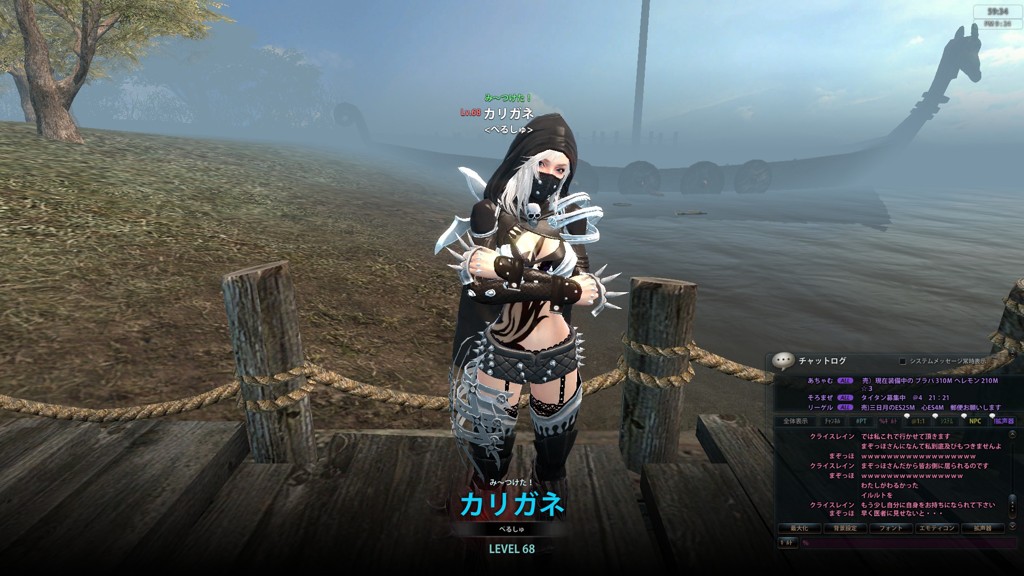Show the システム messages tab
Image resolution: width=1024 pixels, height=576 pixels.
point(946,421)
